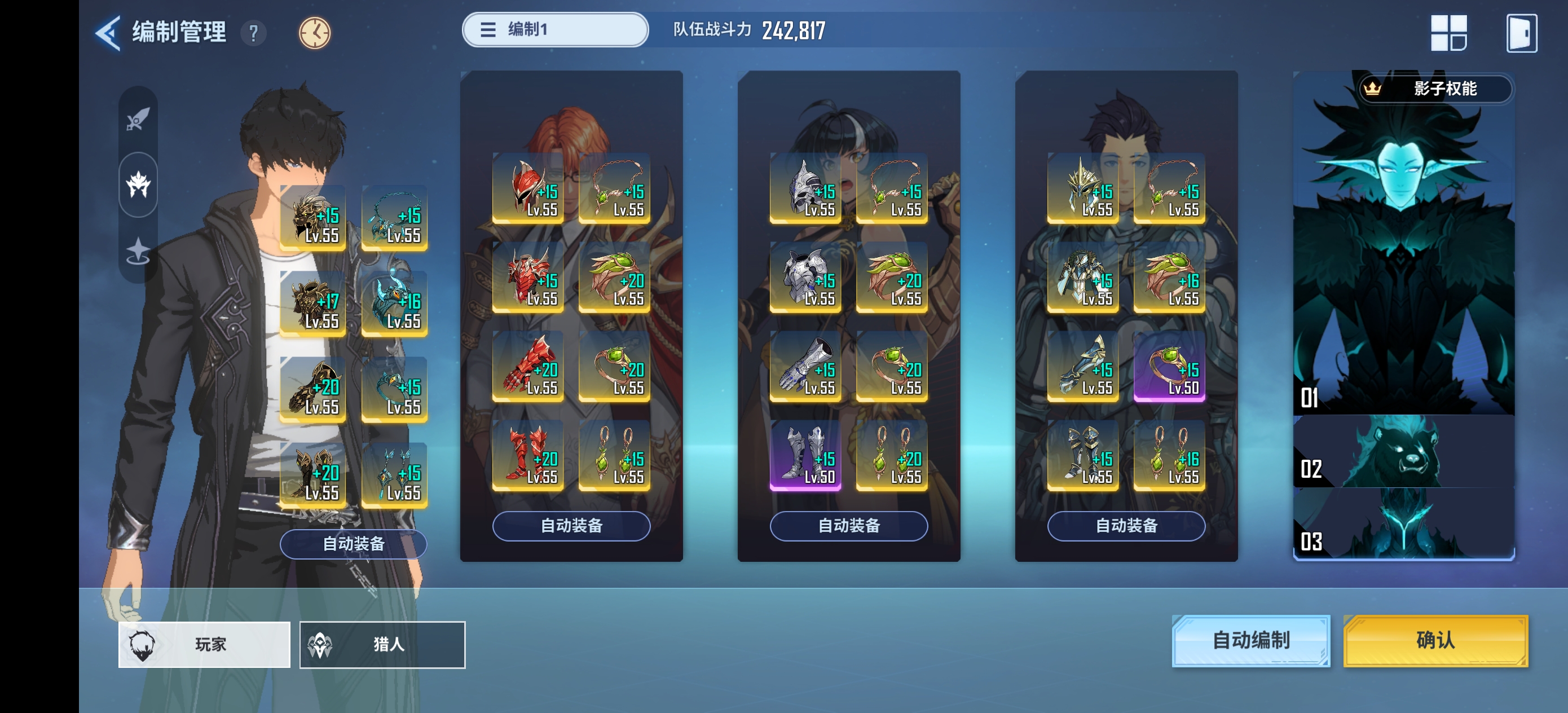This screenshot has height=713, width=1568.
Task: Select the red helmet +15 equipment slot
Action: tap(528, 189)
